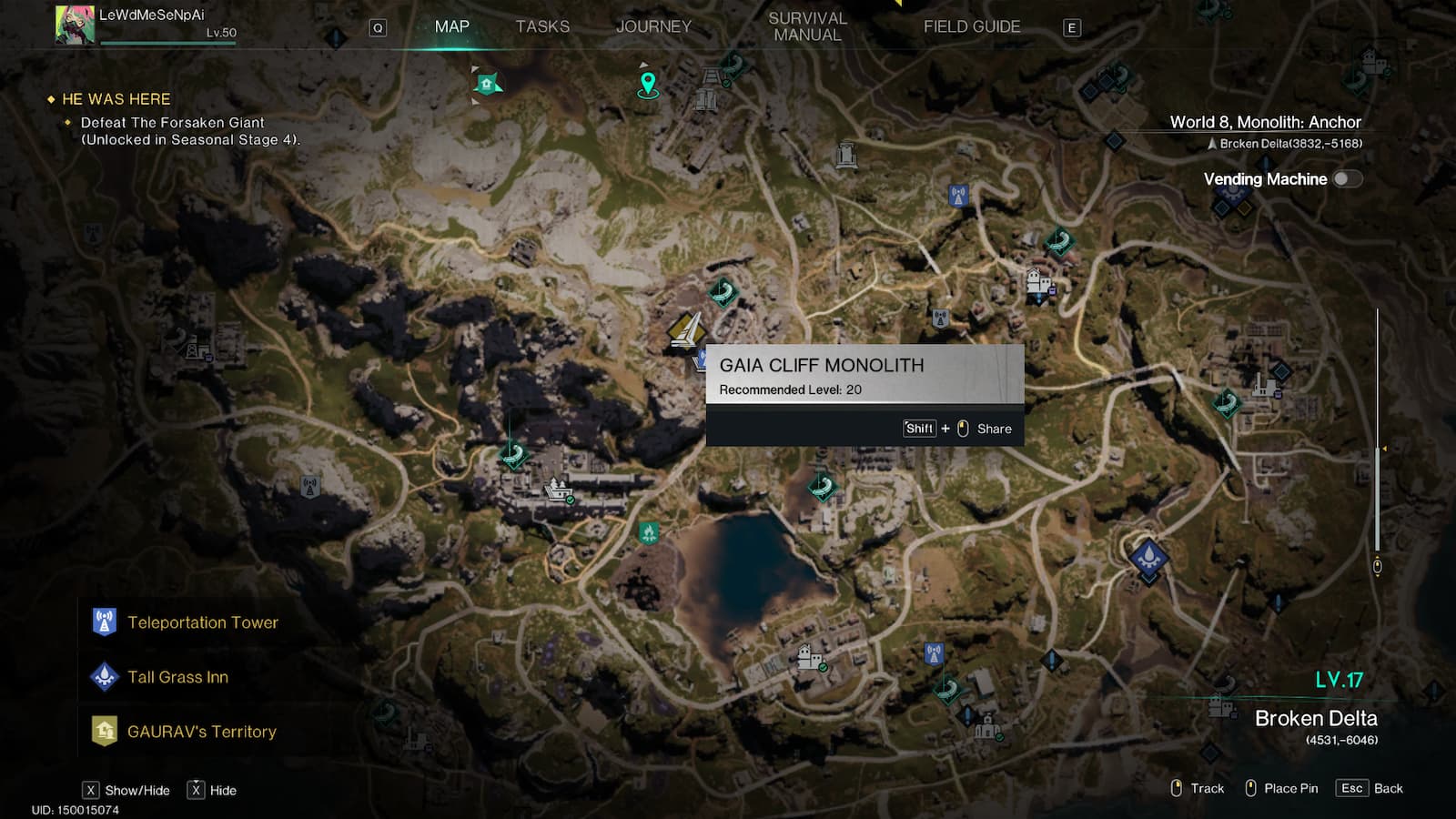The image size is (1456, 819).
Task: Select the Survival Manual tab
Action: (807, 26)
